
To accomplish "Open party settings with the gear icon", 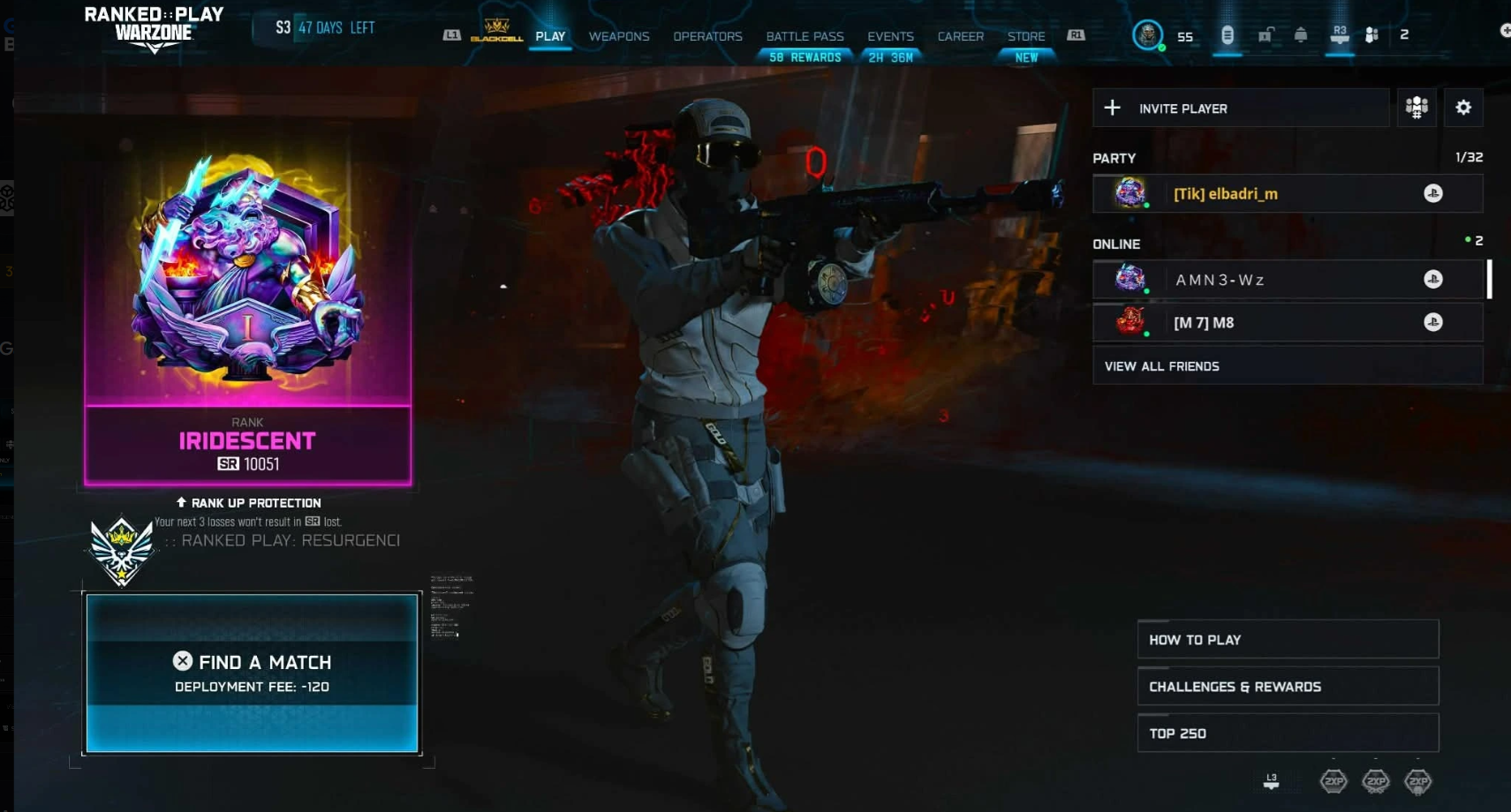I will point(1463,107).
